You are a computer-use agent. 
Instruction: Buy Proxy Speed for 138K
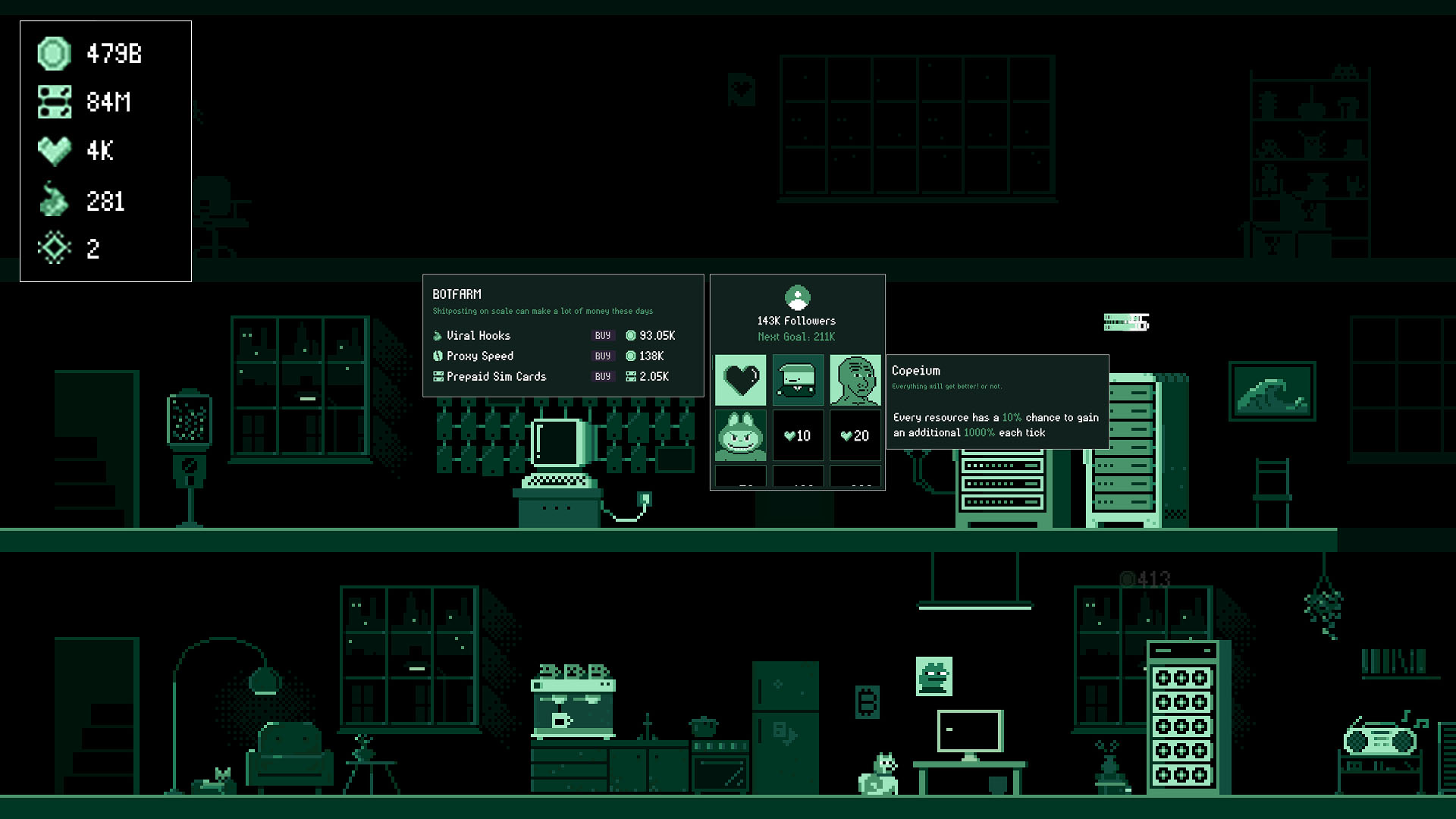pos(603,356)
